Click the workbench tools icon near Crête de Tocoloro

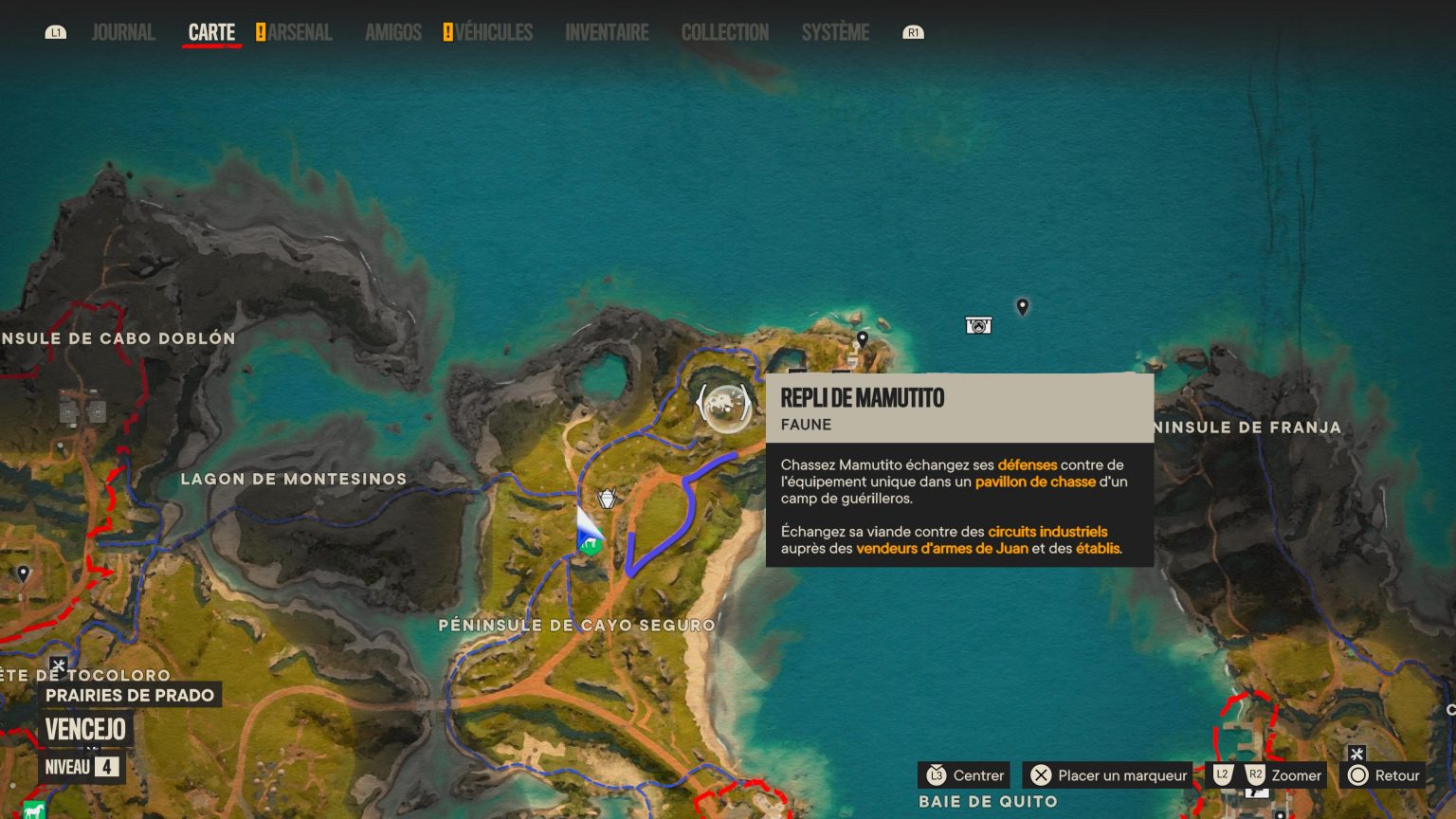coord(59,664)
